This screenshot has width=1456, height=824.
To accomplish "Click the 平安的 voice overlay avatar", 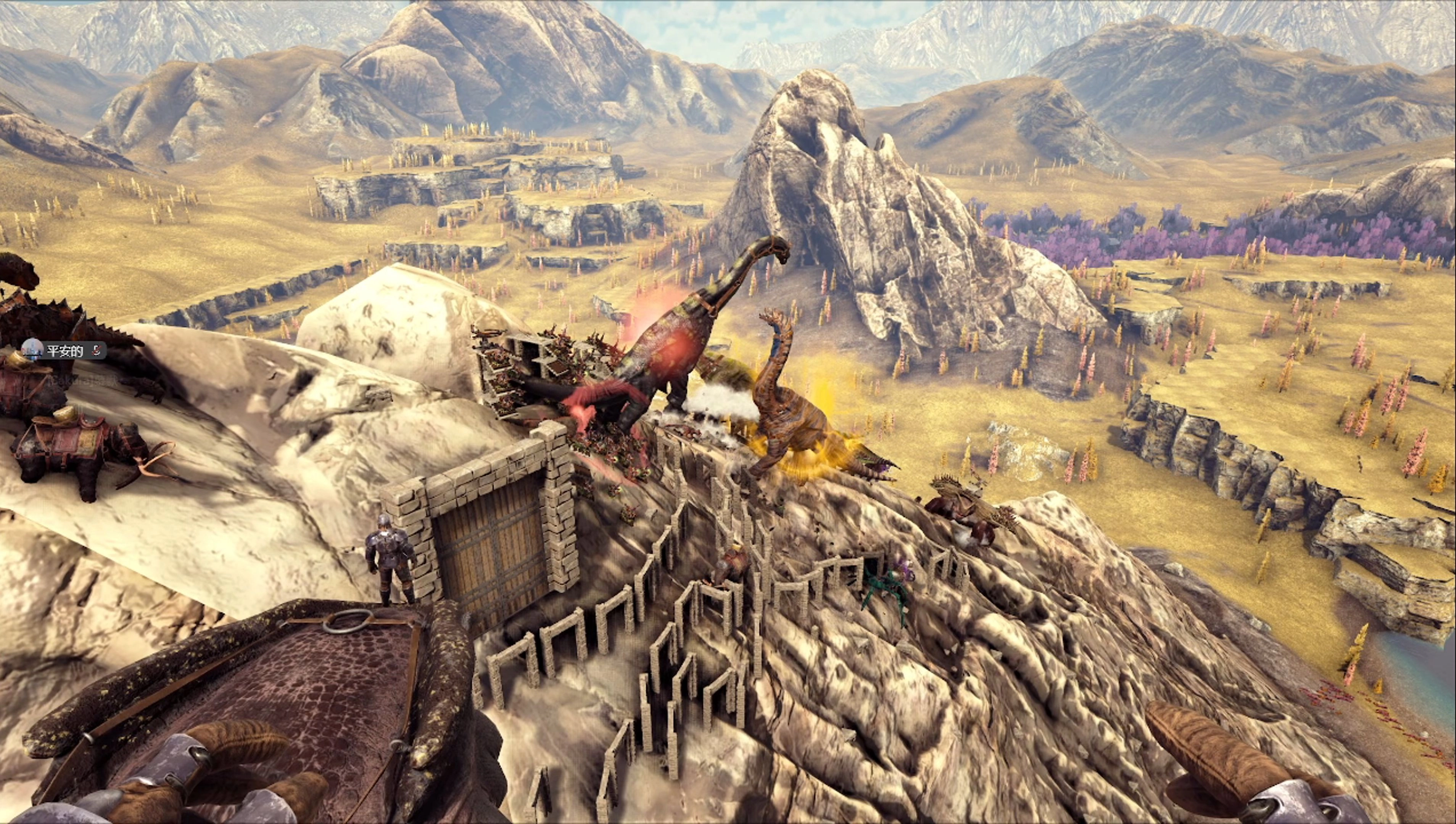I will [x=32, y=350].
